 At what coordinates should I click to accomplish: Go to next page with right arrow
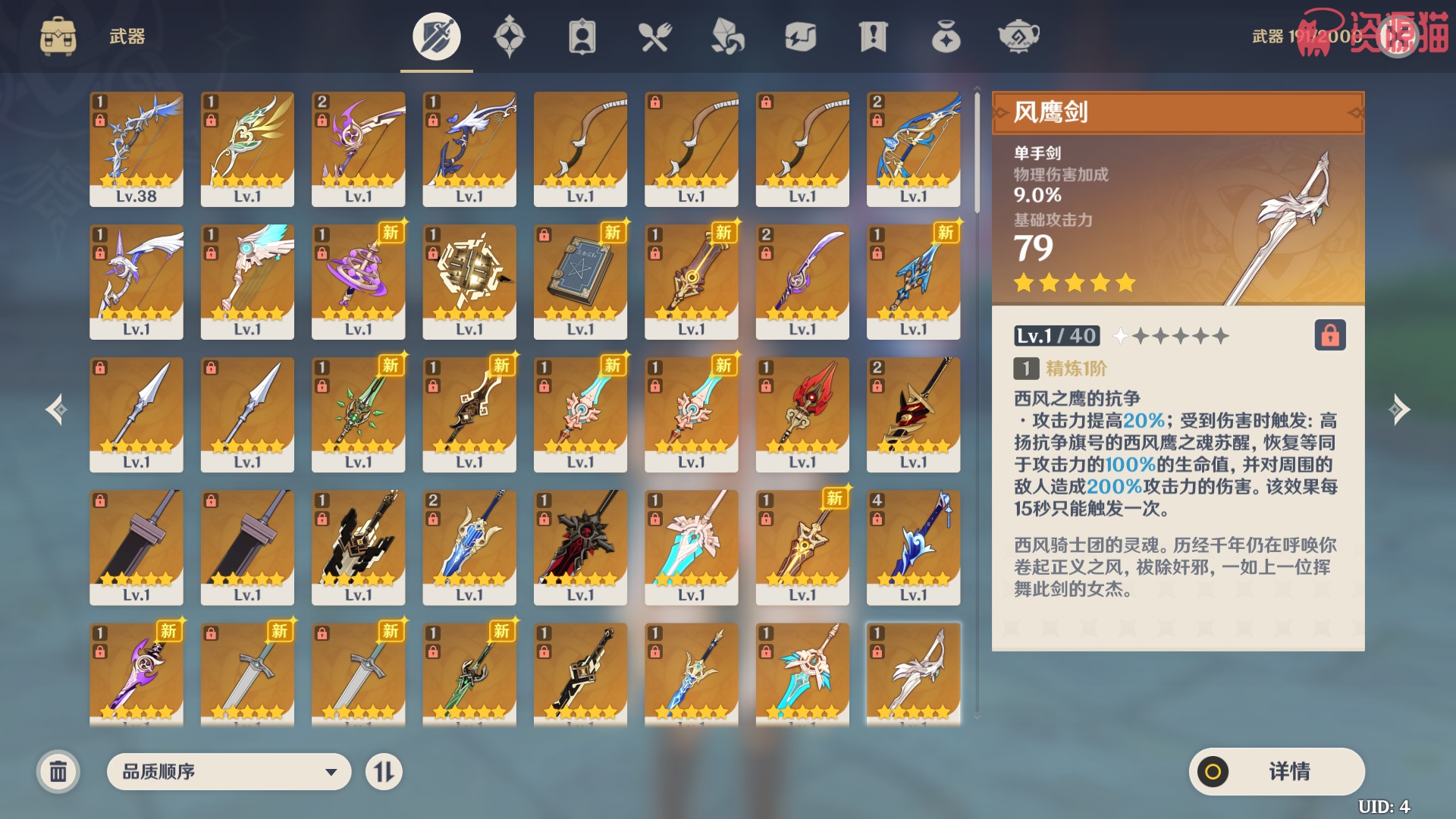pos(1399,409)
